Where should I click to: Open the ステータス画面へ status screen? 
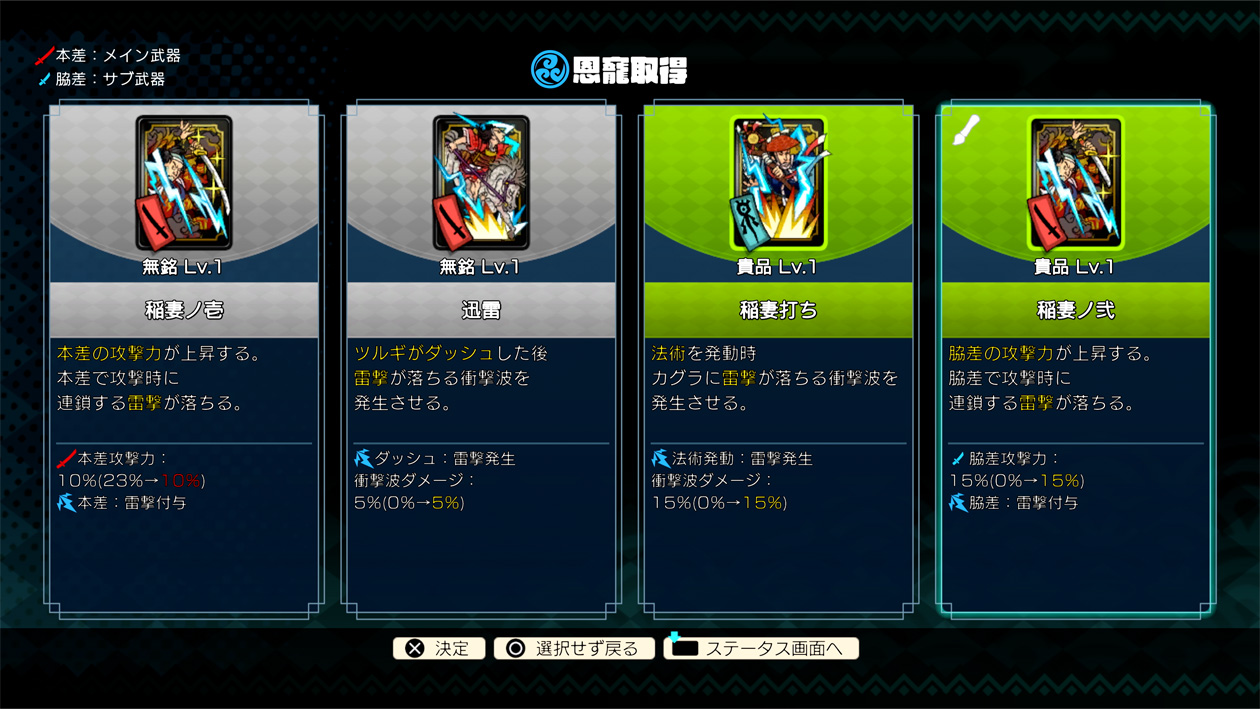coord(761,648)
